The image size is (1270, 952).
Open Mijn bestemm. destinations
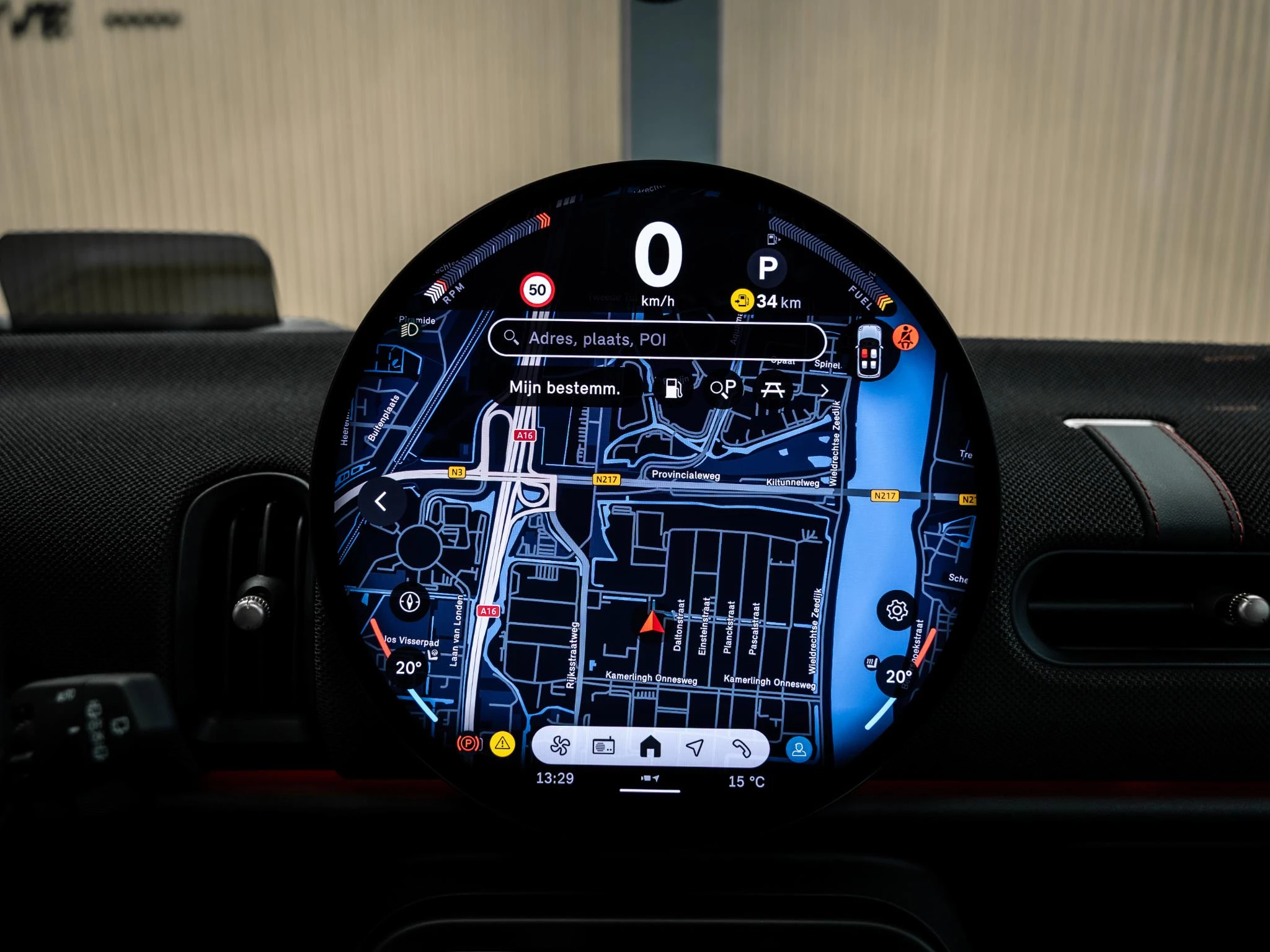click(564, 389)
